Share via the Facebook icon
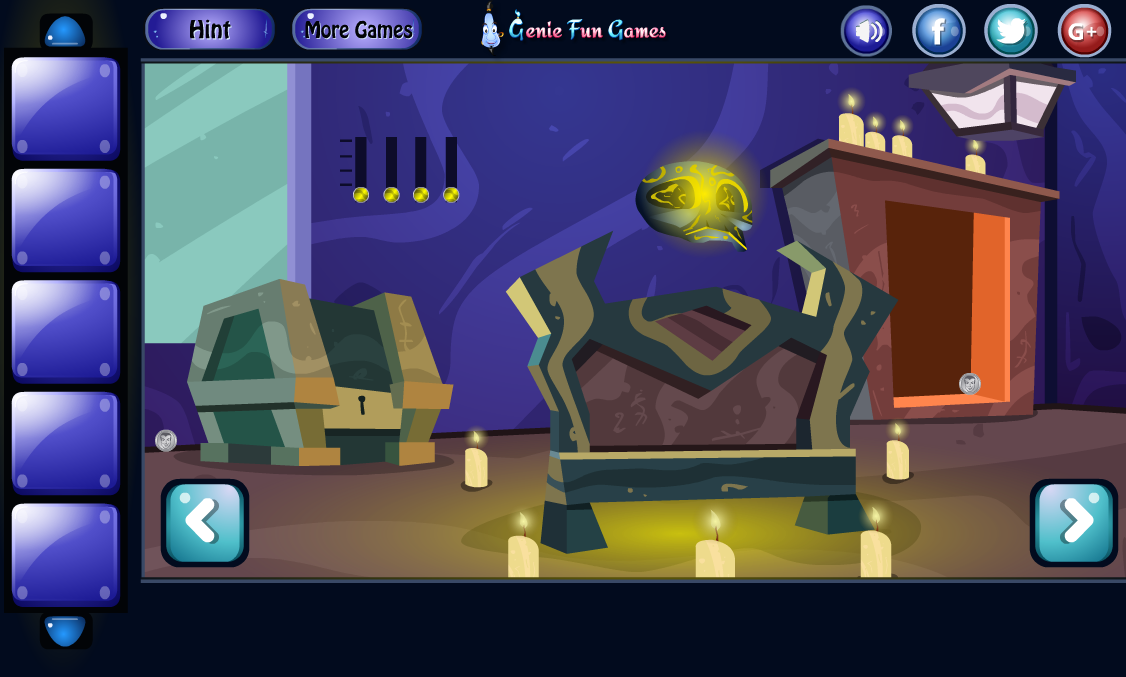The width and height of the screenshot is (1126, 677). point(938,31)
